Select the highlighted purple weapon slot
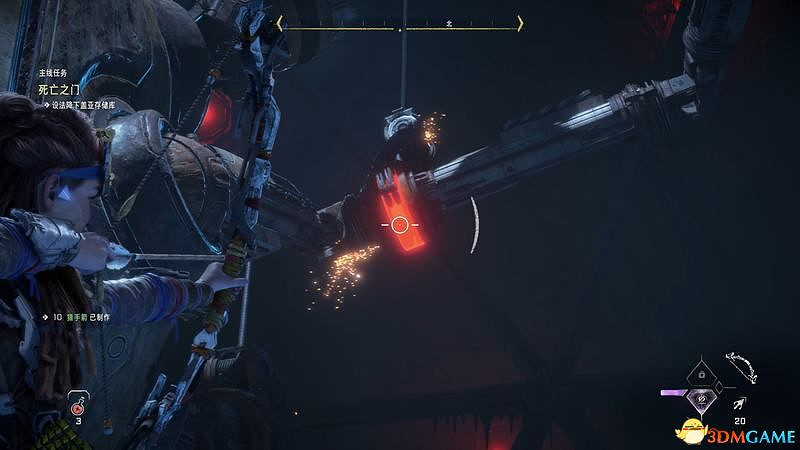 [702, 398]
